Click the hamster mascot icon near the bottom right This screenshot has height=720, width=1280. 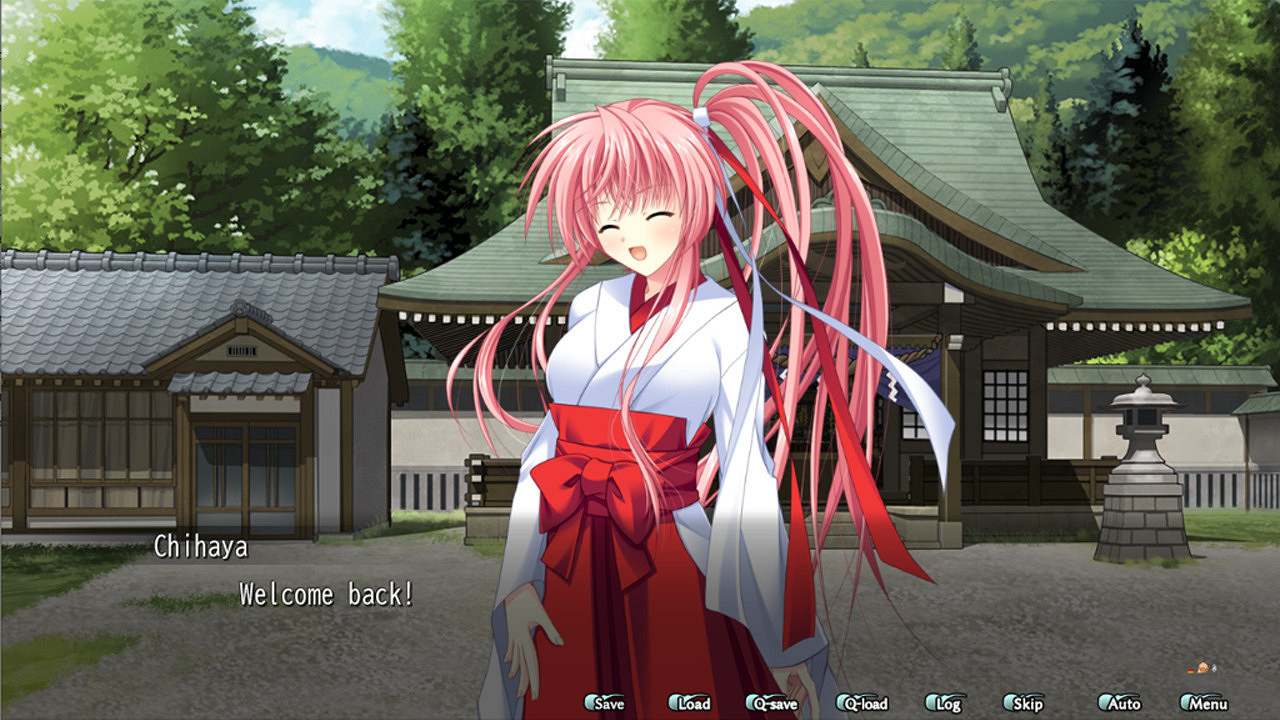point(1202,667)
